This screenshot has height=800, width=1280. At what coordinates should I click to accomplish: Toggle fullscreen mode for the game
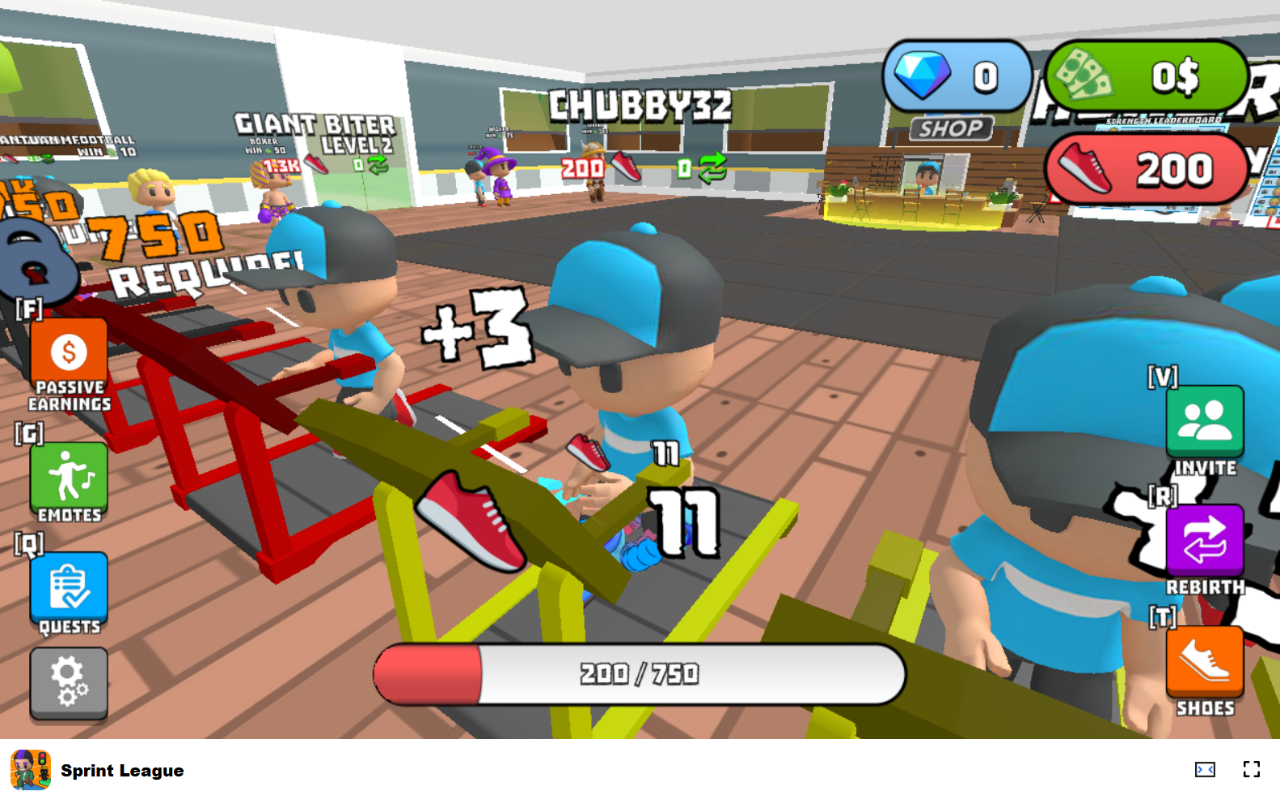1251,769
